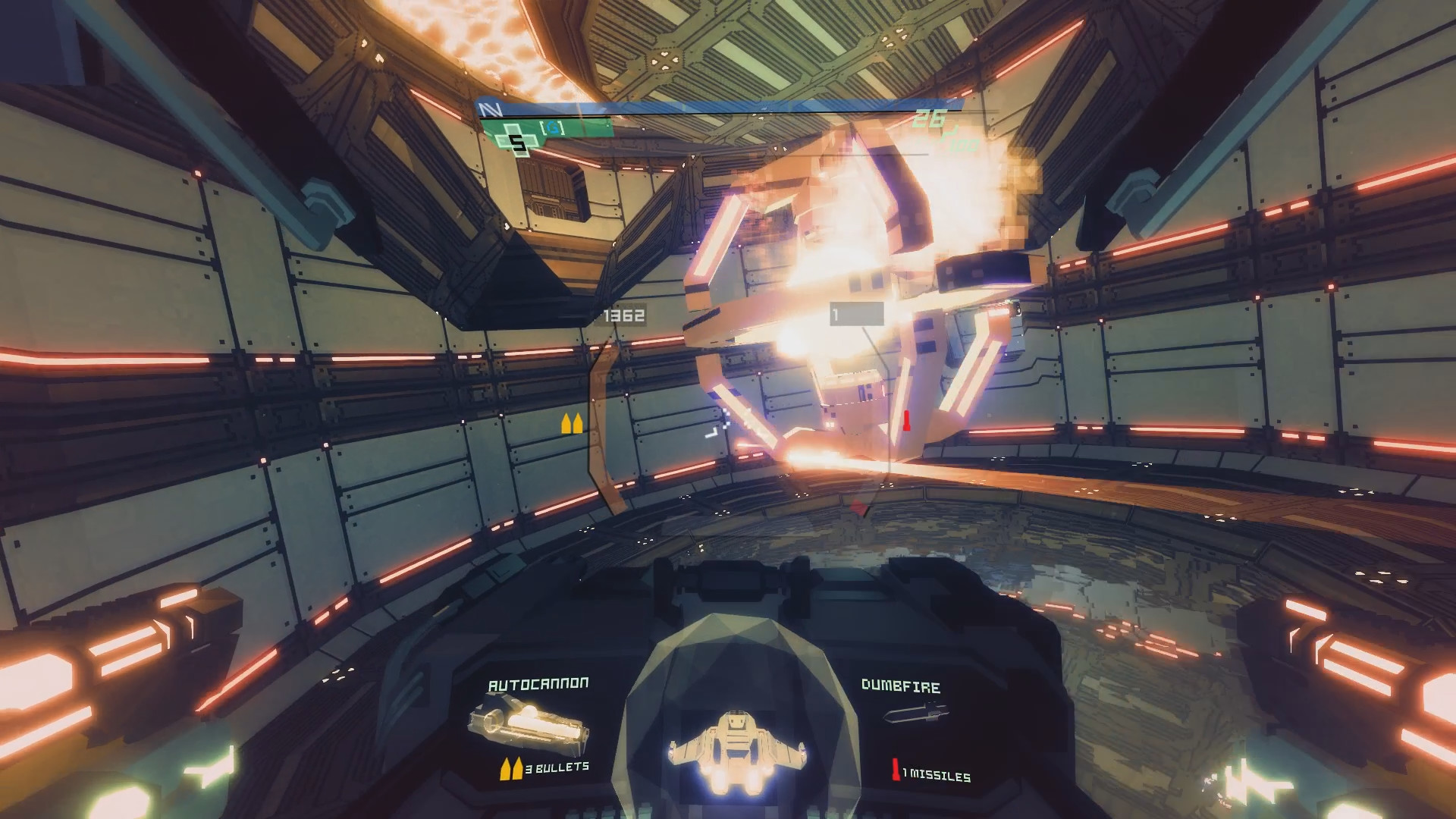Click the red missile icon beside 1 MISSILES
This screenshot has height=819, width=1456.
coord(897,767)
